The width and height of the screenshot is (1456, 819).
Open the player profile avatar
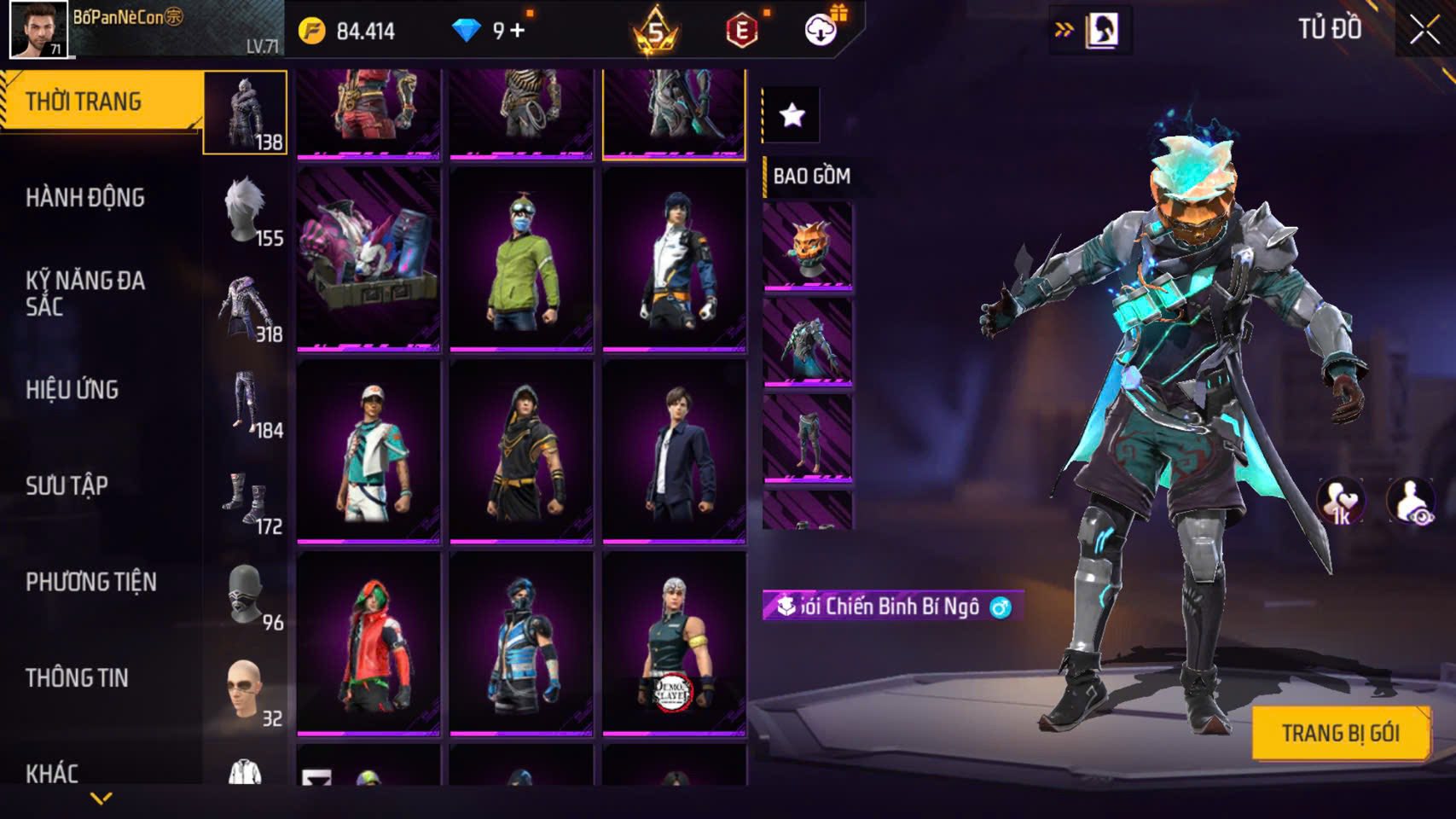click(38, 30)
